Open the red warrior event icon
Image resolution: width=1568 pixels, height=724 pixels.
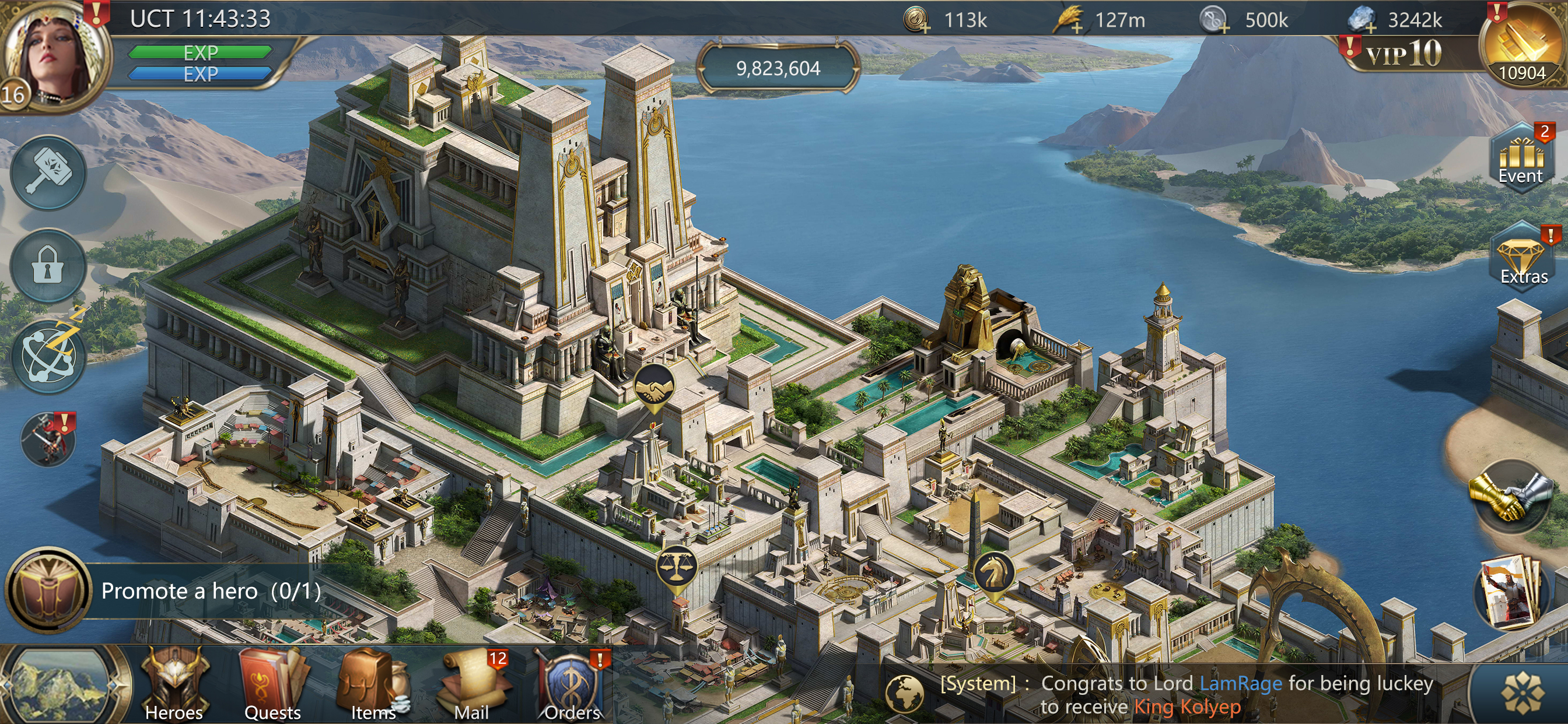tap(48, 440)
